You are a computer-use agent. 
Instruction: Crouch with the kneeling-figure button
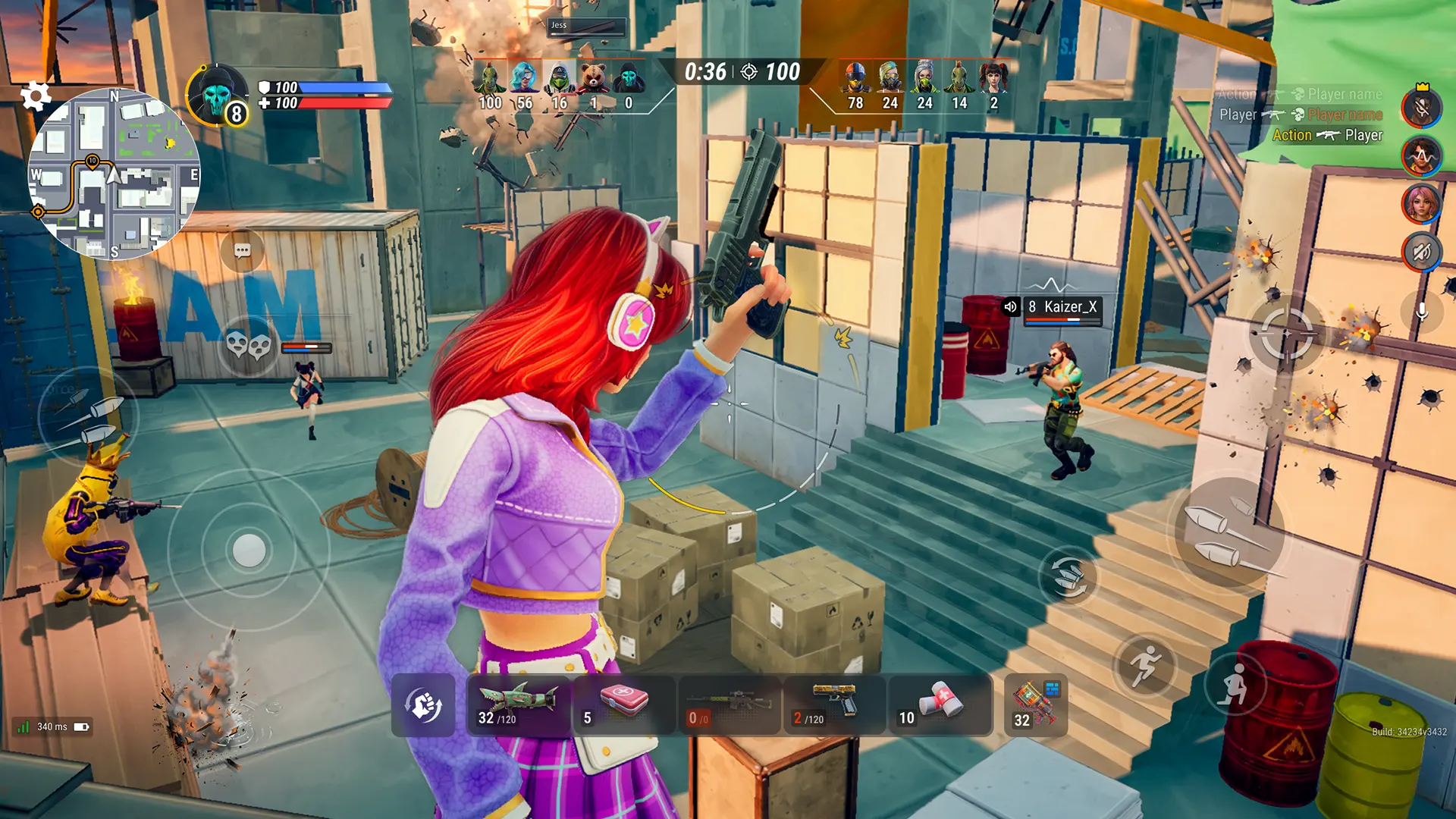[1234, 685]
